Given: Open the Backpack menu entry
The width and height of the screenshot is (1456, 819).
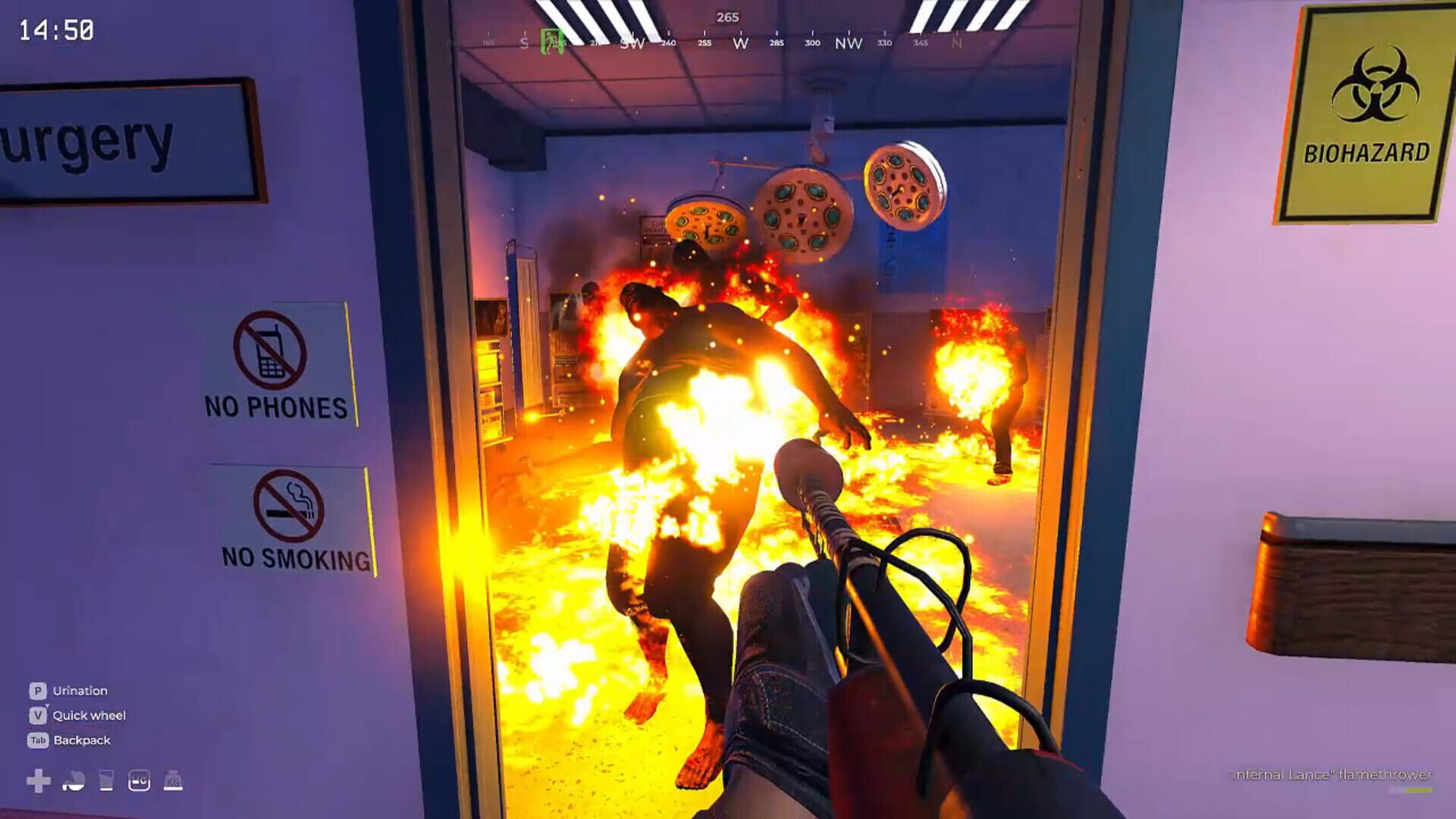Looking at the screenshot, I should 83,740.
